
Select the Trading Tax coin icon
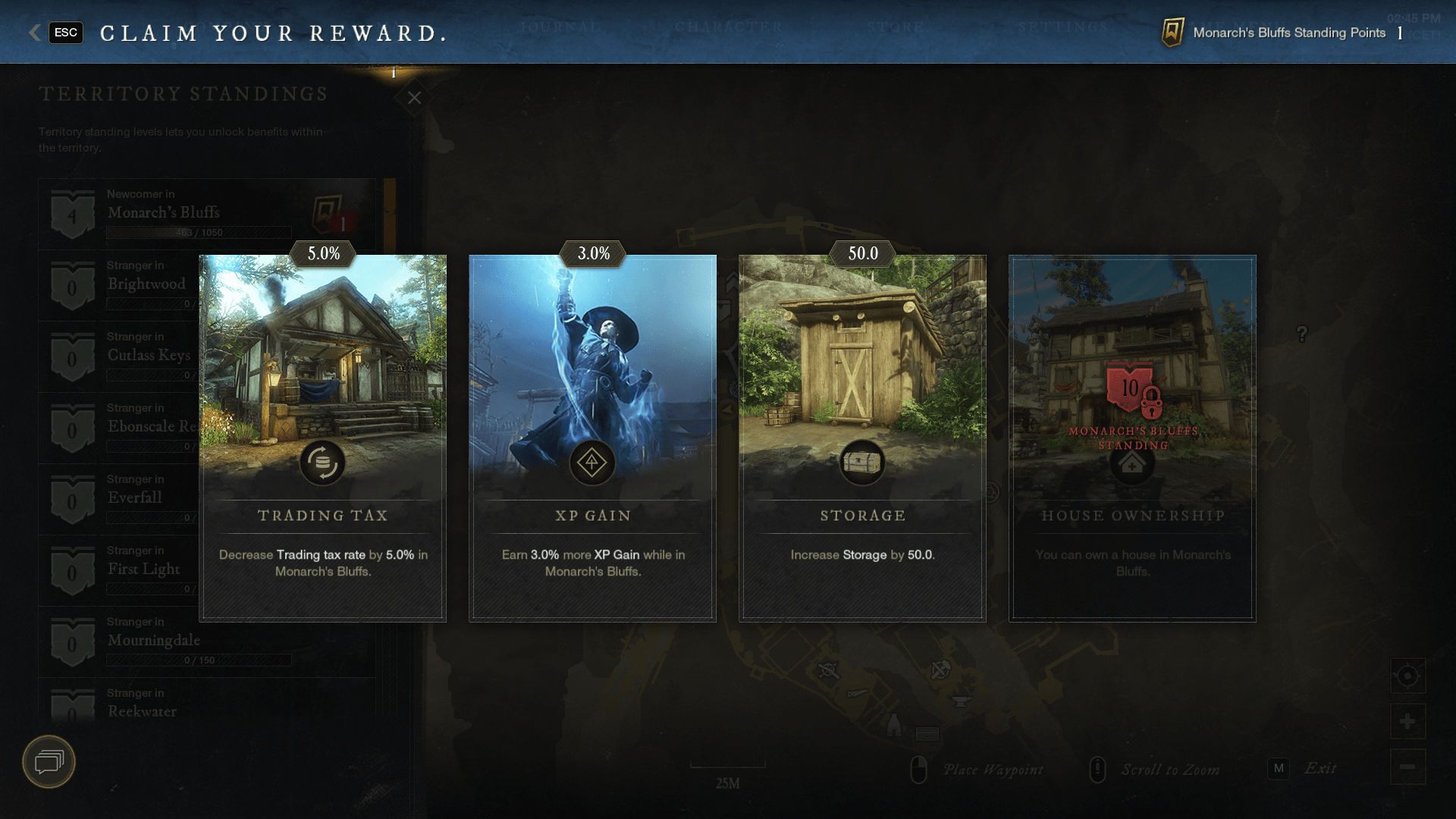[324, 463]
